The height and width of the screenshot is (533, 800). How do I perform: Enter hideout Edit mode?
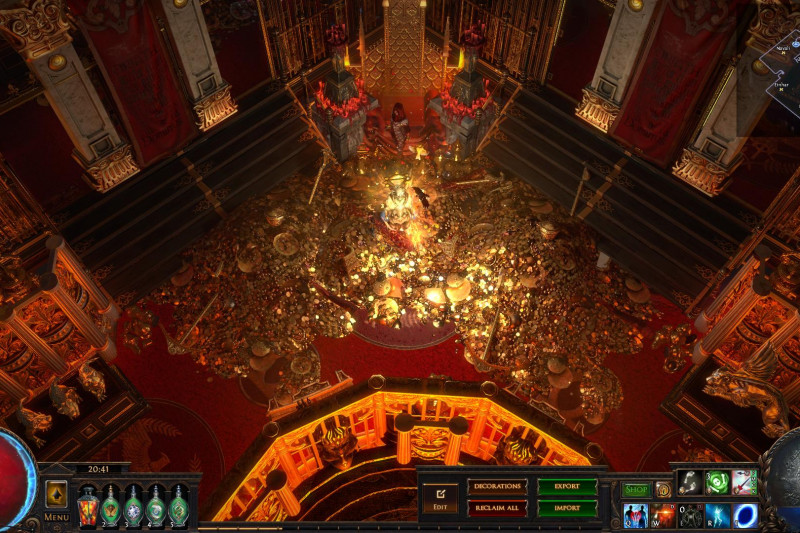tap(439, 497)
